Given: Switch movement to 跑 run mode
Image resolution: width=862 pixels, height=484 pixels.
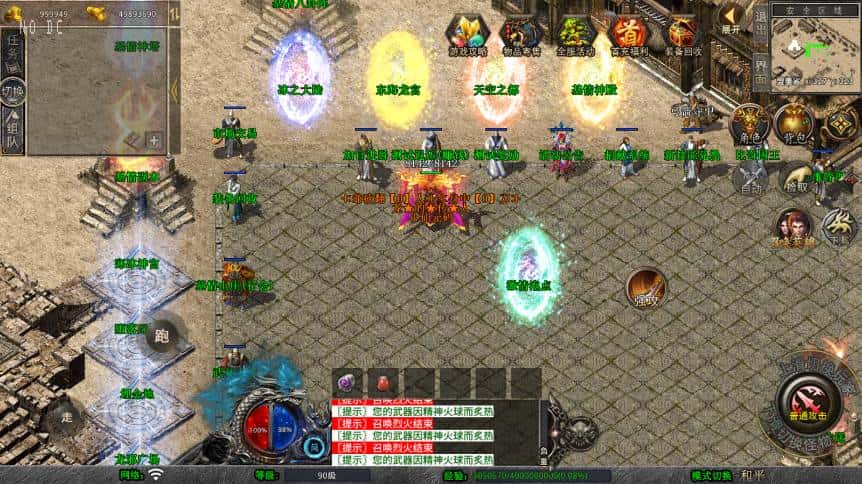Looking at the screenshot, I should [161, 336].
